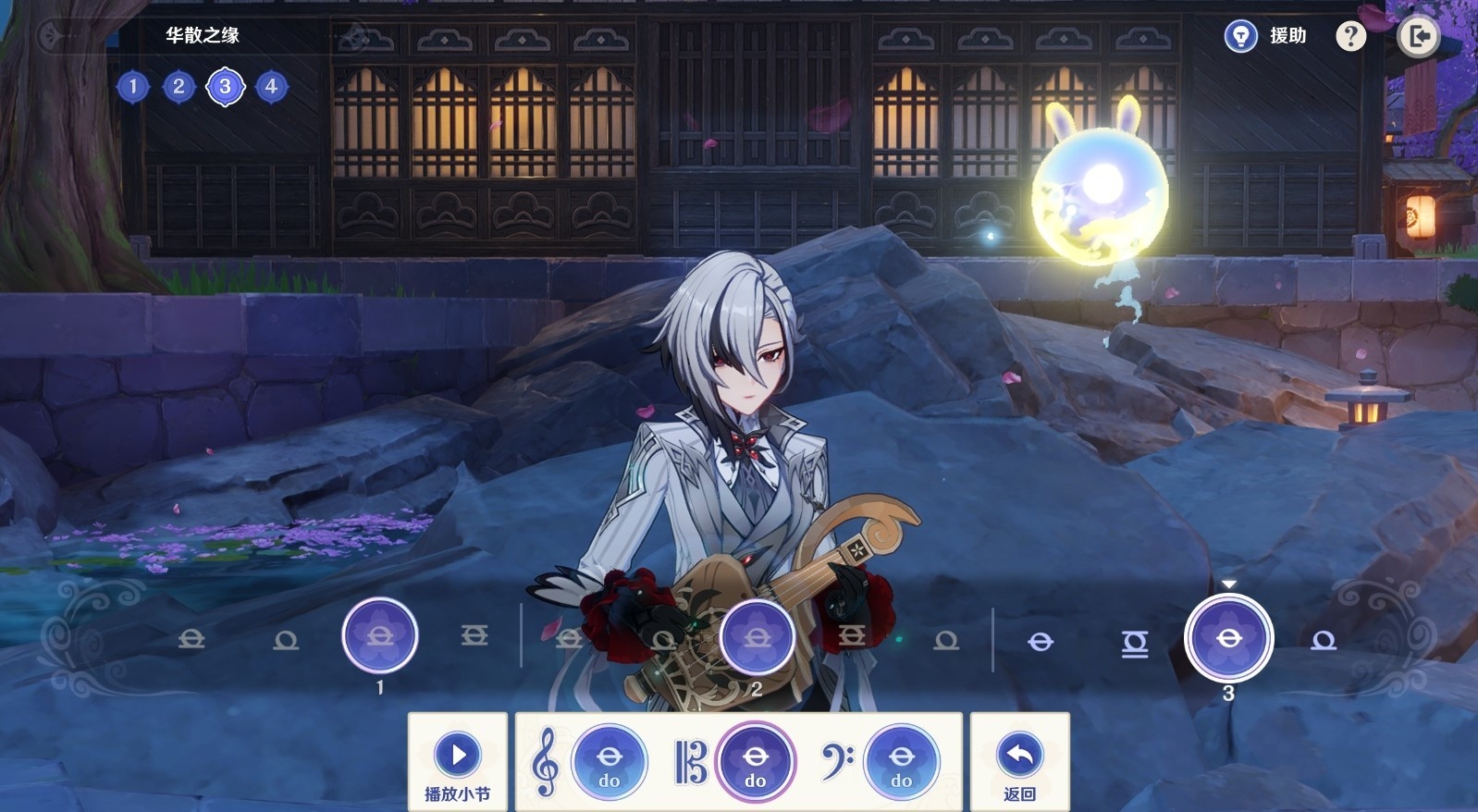Exit the music minigame screen
1478x812 pixels.
1418,37
